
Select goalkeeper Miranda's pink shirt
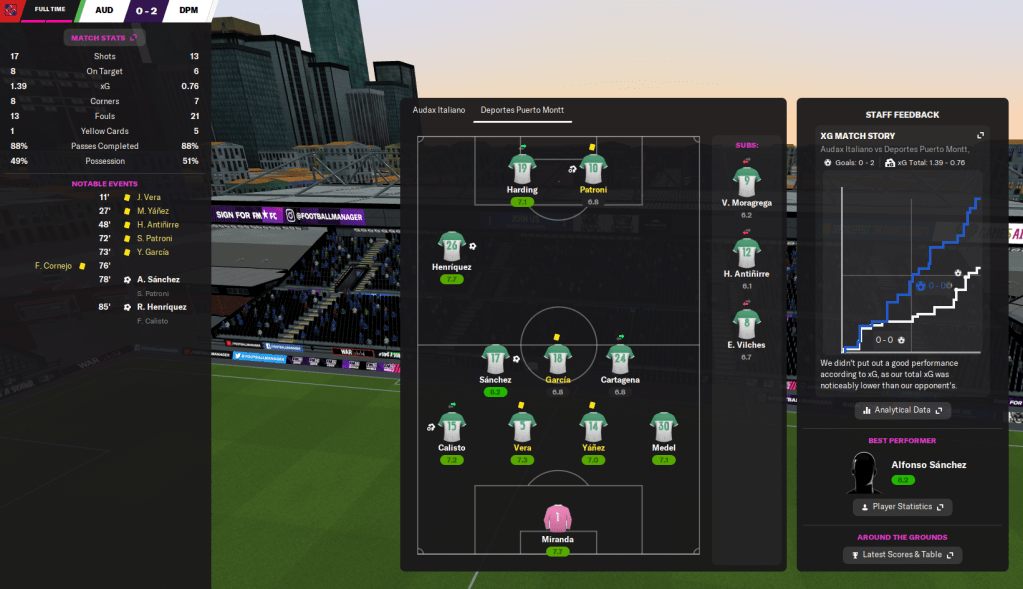pos(559,519)
